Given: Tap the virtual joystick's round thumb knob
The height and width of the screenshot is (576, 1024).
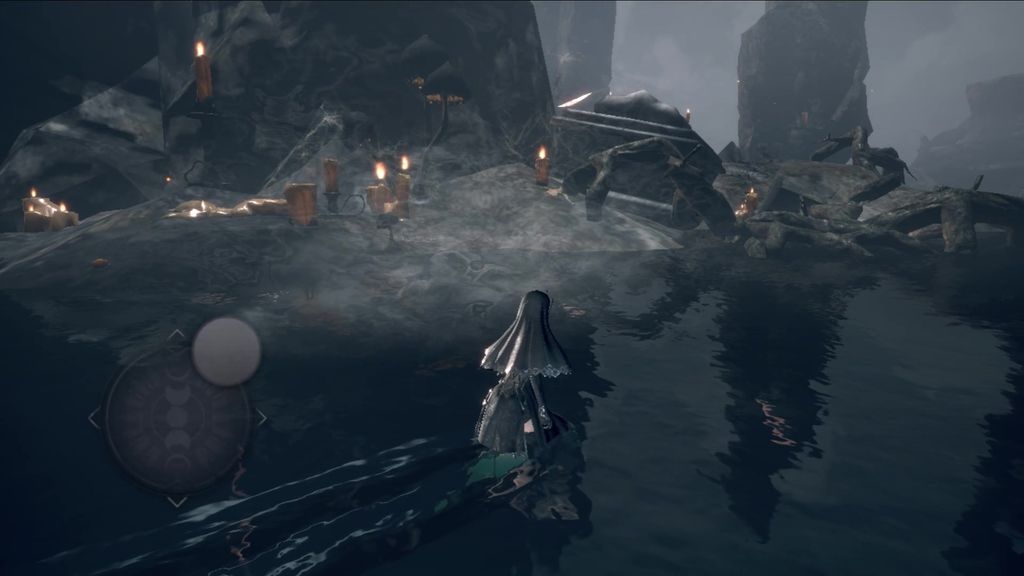Looking at the screenshot, I should pyautogui.click(x=226, y=351).
